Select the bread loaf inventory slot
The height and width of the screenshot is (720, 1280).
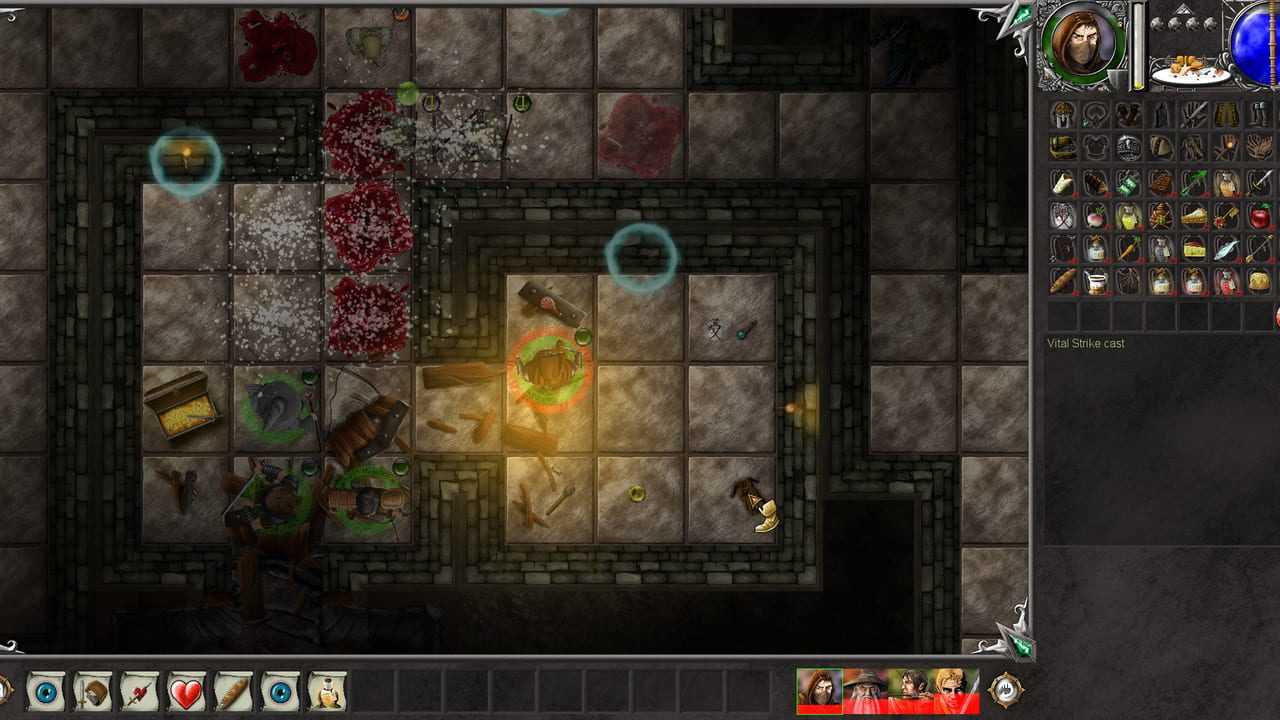1063,281
